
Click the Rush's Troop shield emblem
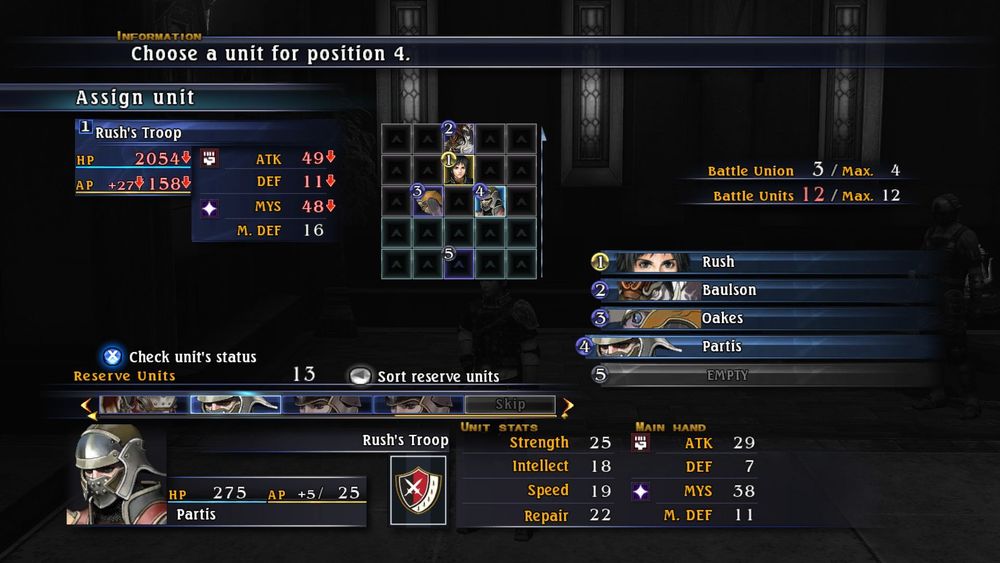coord(417,488)
